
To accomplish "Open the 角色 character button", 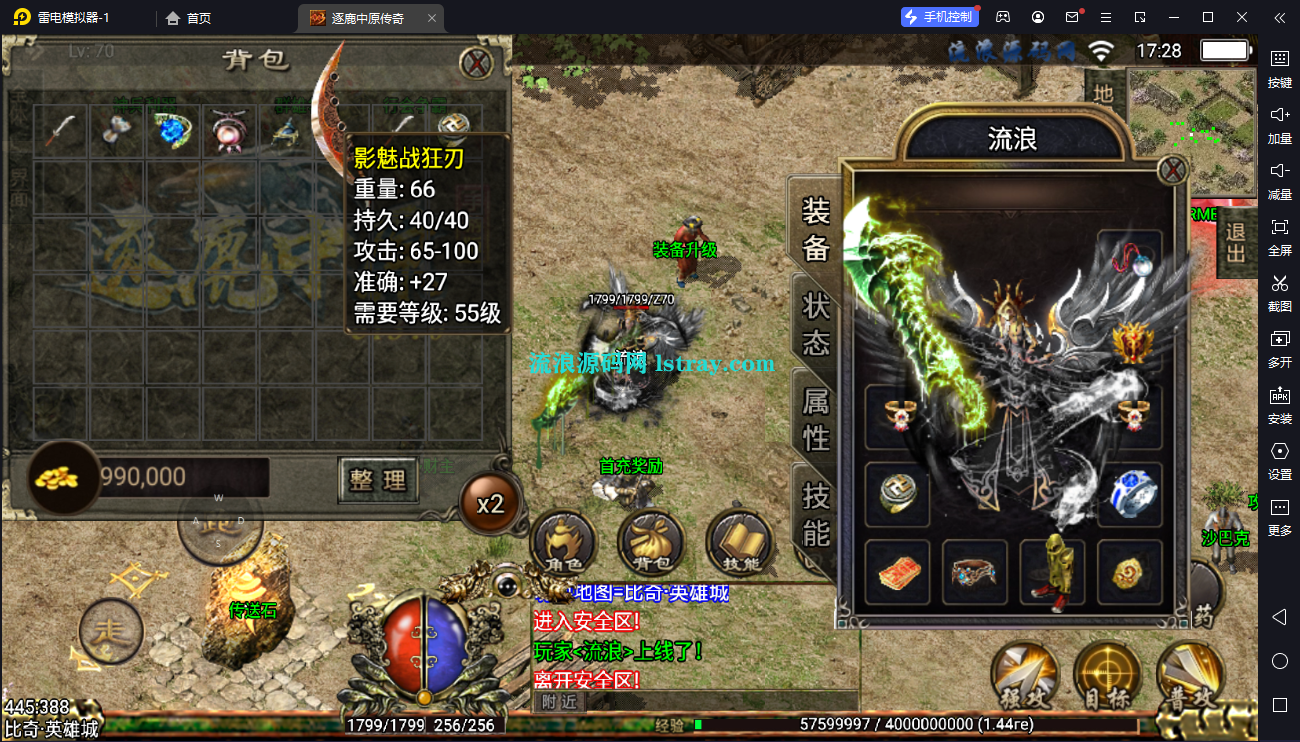I will tap(562, 544).
